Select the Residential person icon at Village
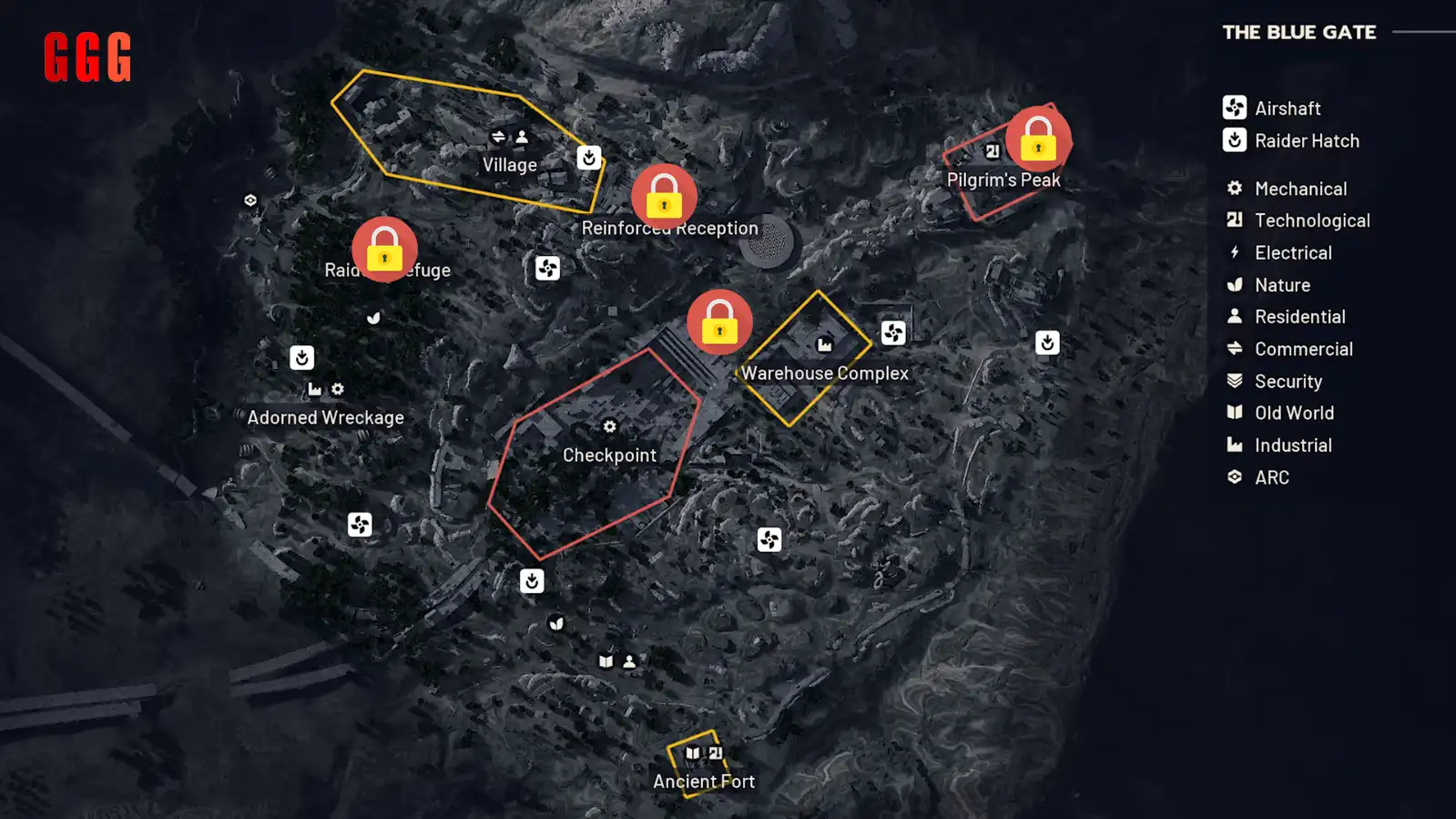1456x819 pixels. (x=521, y=136)
